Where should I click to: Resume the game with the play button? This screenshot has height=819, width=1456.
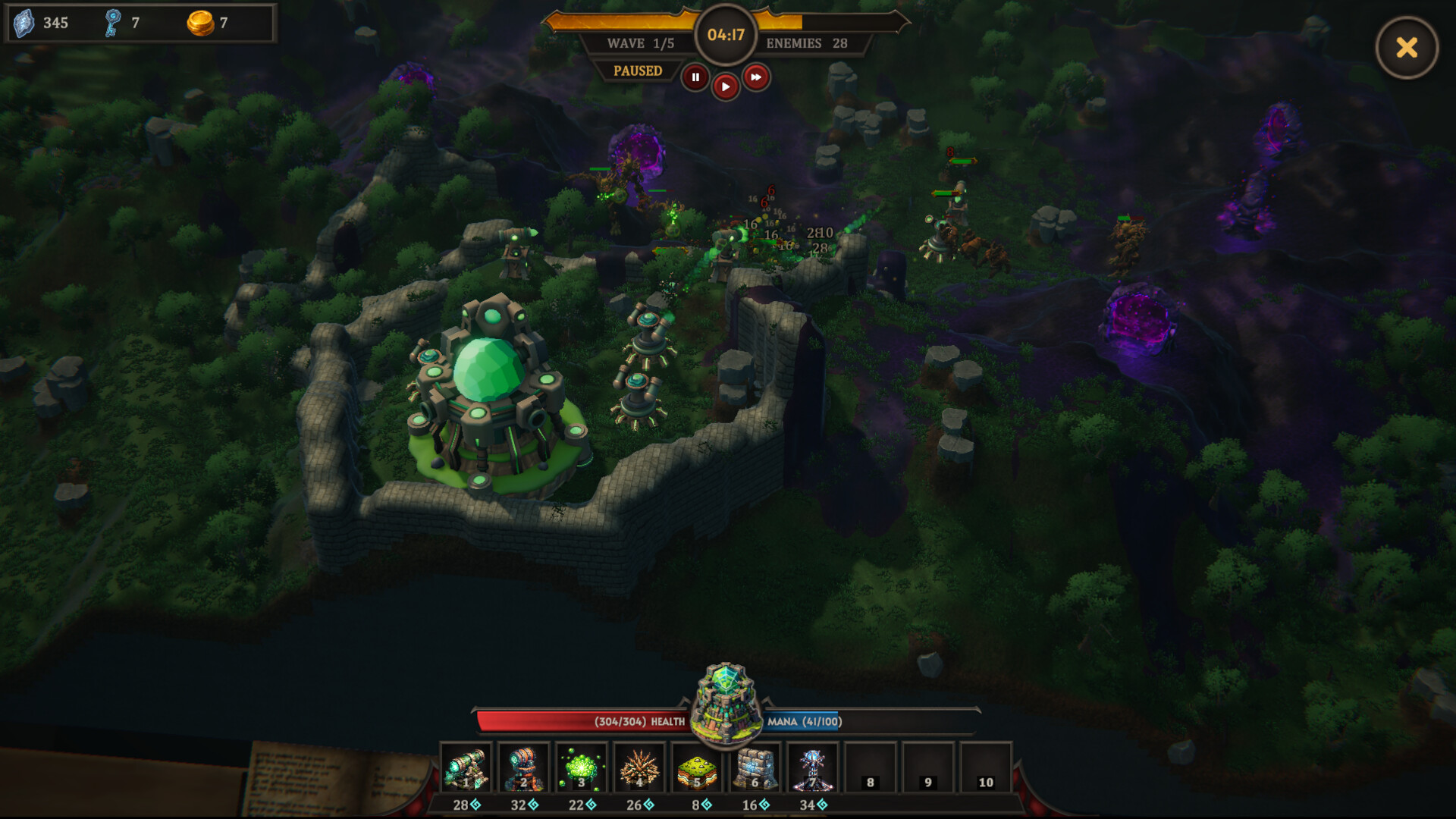[726, 86]
